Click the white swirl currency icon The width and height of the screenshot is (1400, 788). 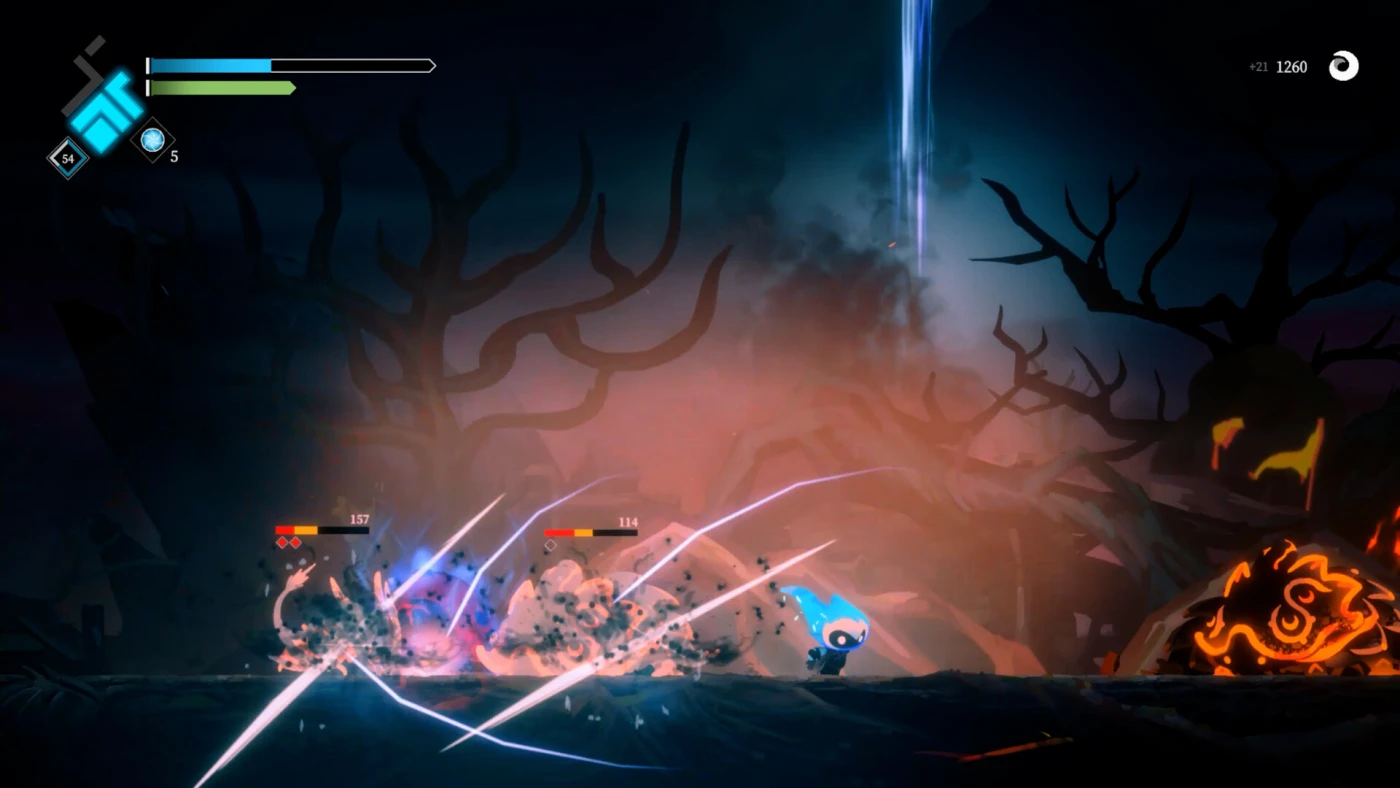(x=1343, y=66)
